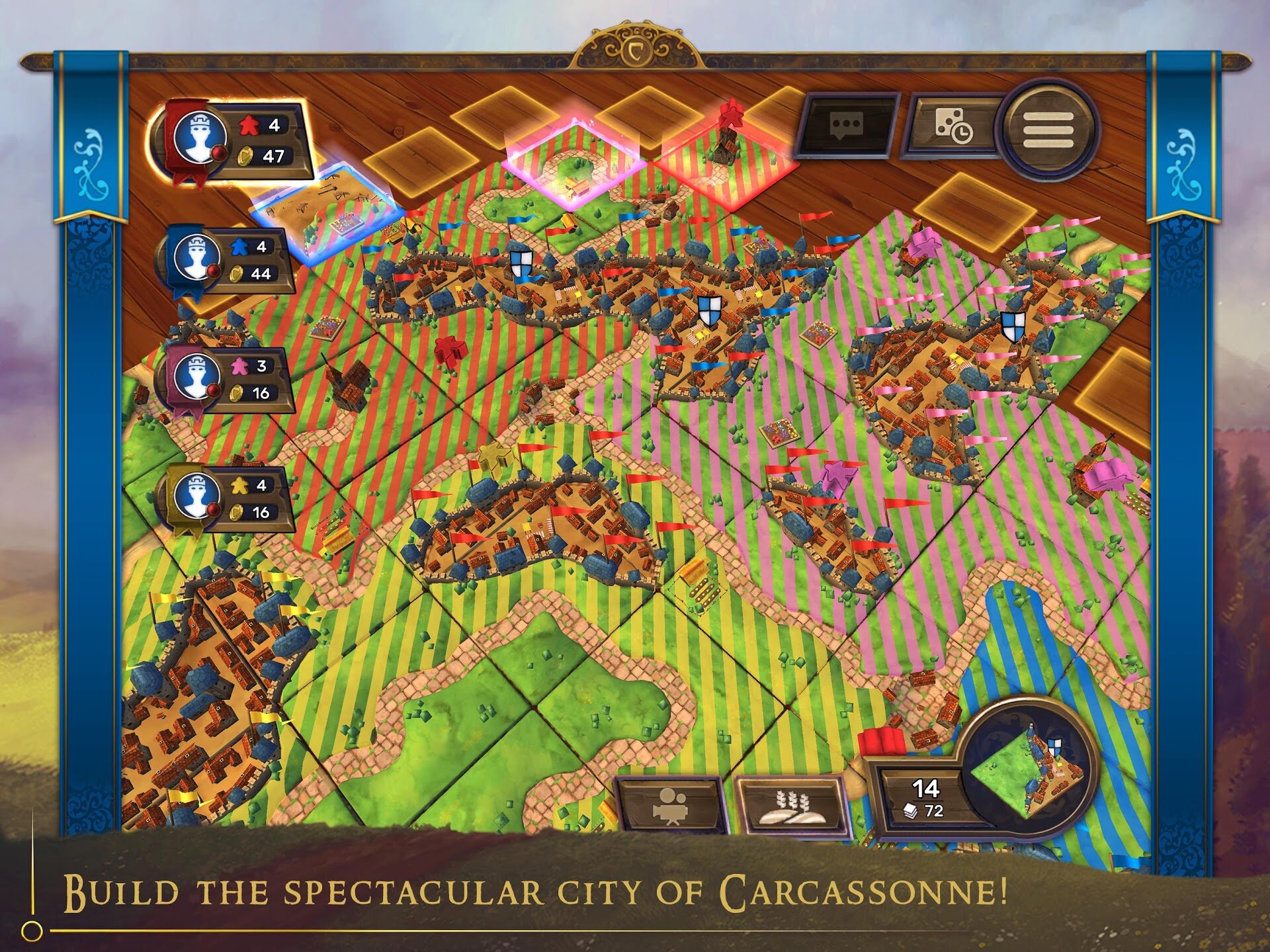The height and width of the screenshot is (952, 1270).
Task: Open the chat speech bubble panel
Action: (847, 125)
